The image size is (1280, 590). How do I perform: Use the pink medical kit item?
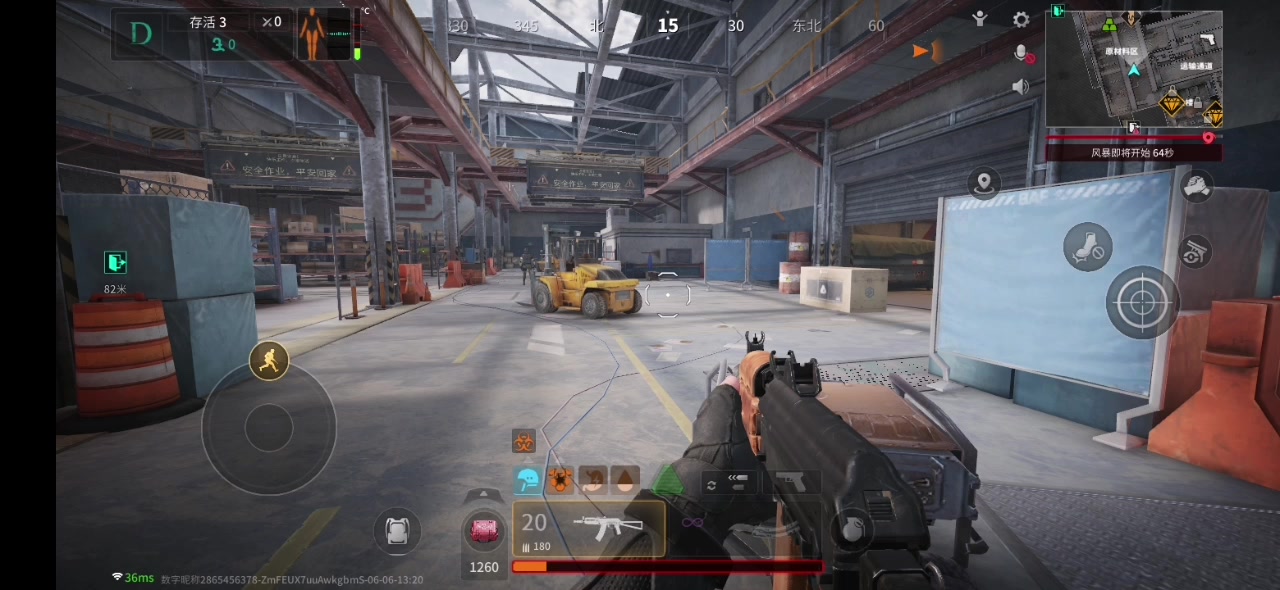[484, 530]
